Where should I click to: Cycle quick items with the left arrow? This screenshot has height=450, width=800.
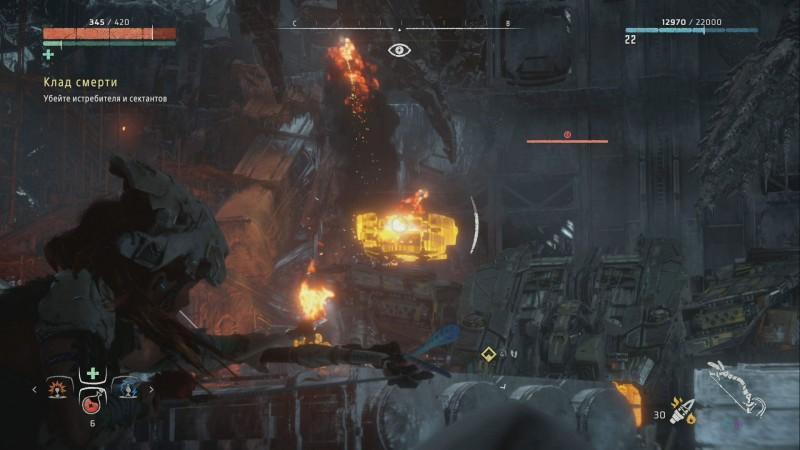click(36, 389)
